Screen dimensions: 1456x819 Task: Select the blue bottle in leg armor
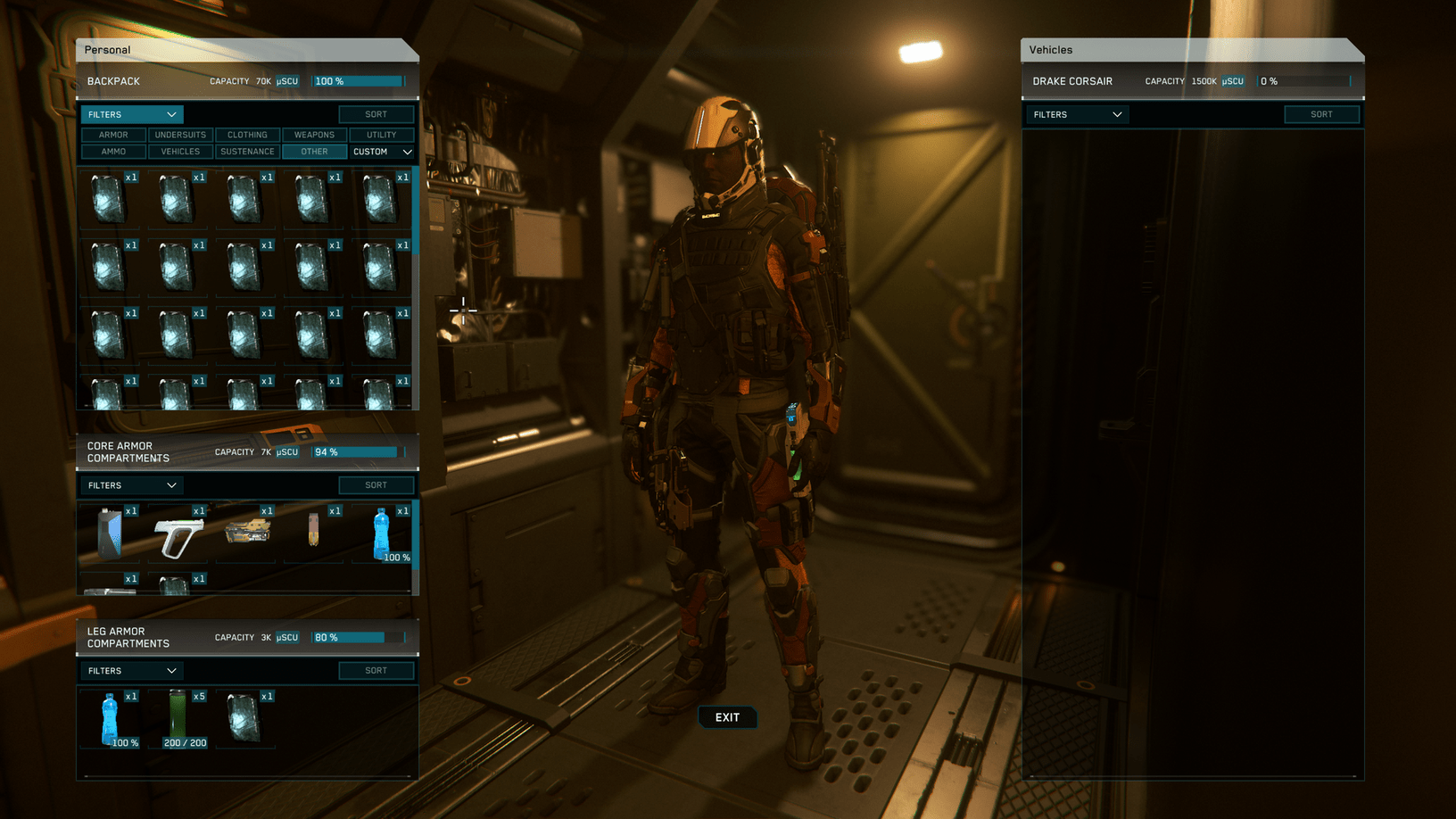[110, 717]
